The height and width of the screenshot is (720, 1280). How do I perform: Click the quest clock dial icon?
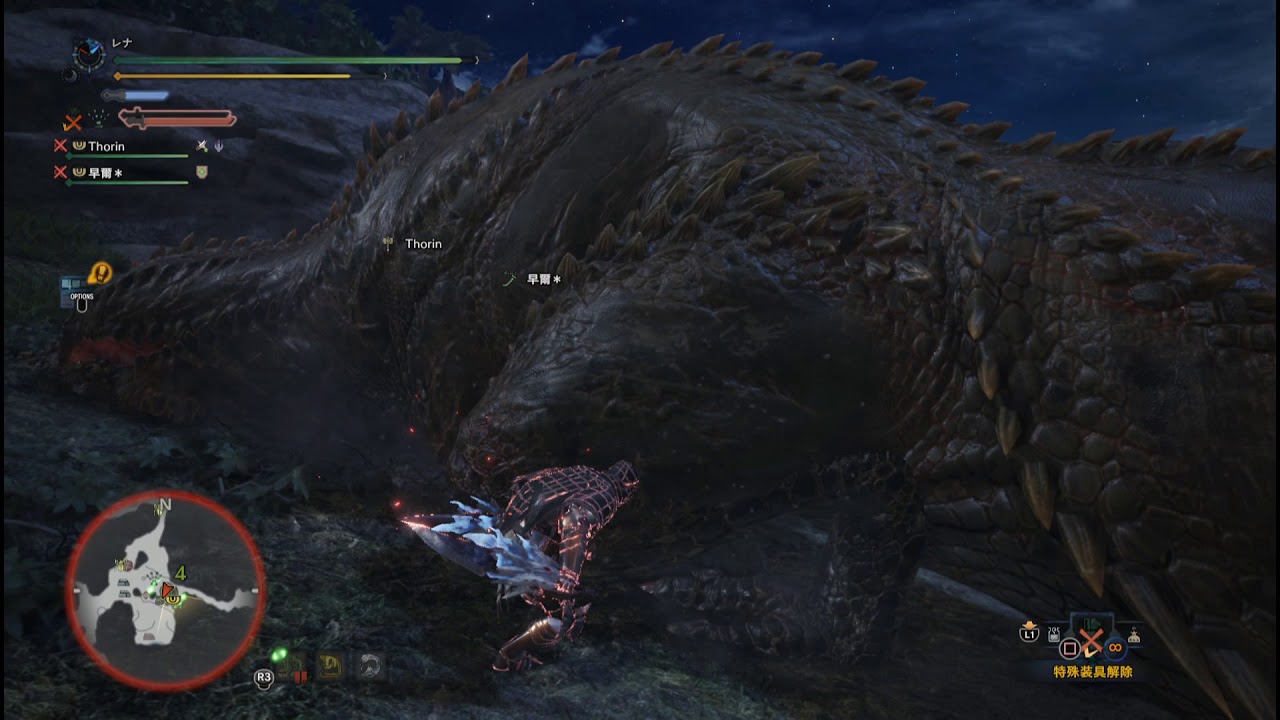(x=90, y=54)
